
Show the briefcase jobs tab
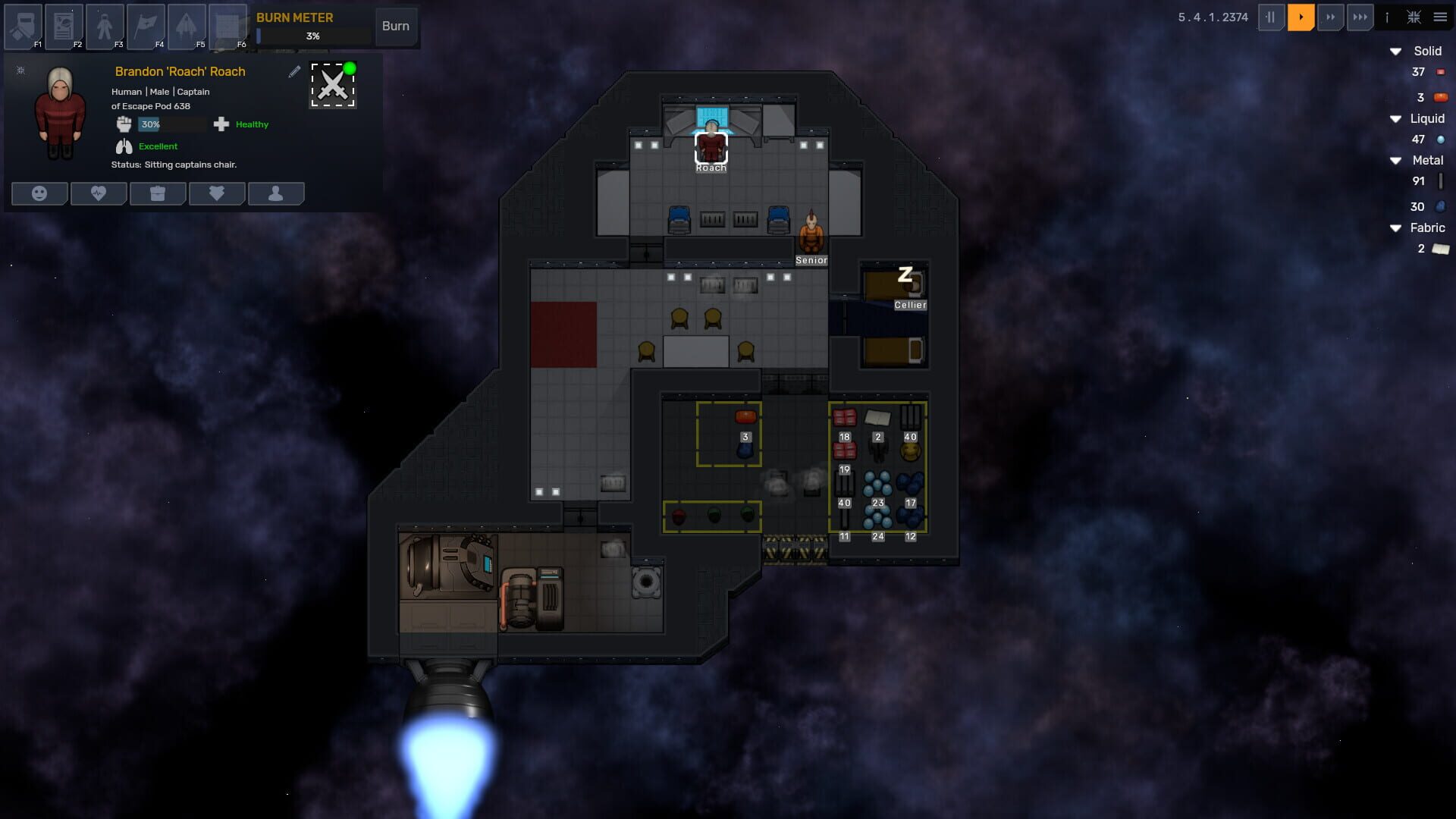[x=158, y=193]
